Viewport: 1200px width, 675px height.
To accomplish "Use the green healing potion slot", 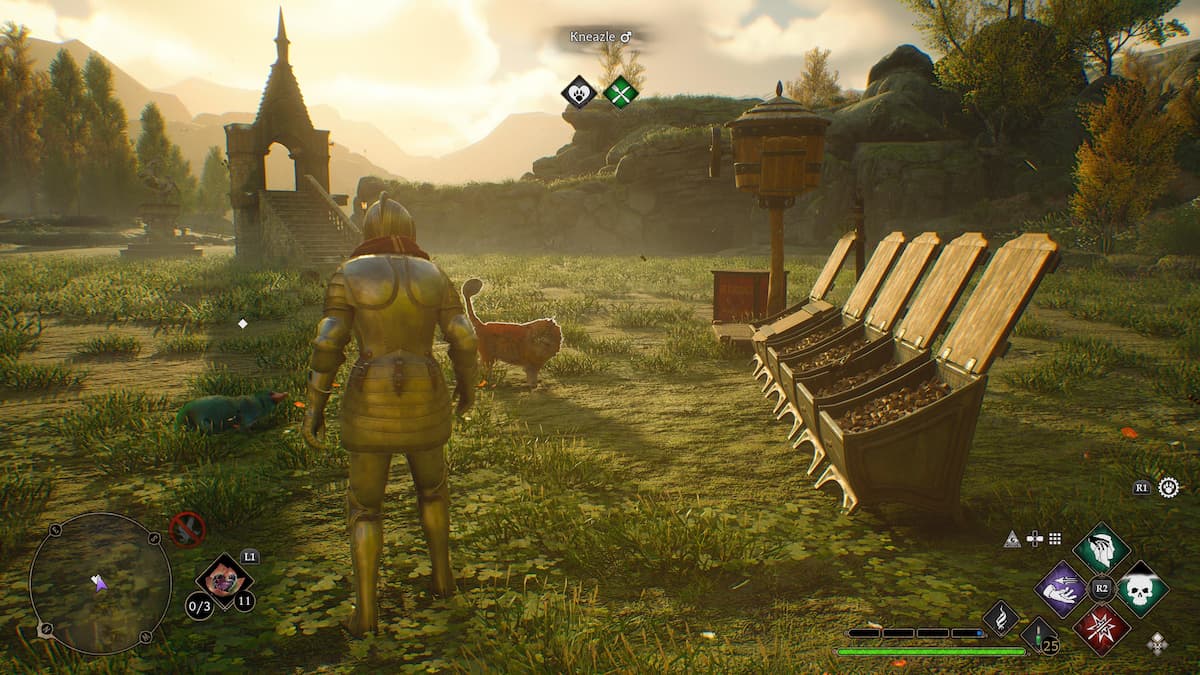I will point(1038,635).
